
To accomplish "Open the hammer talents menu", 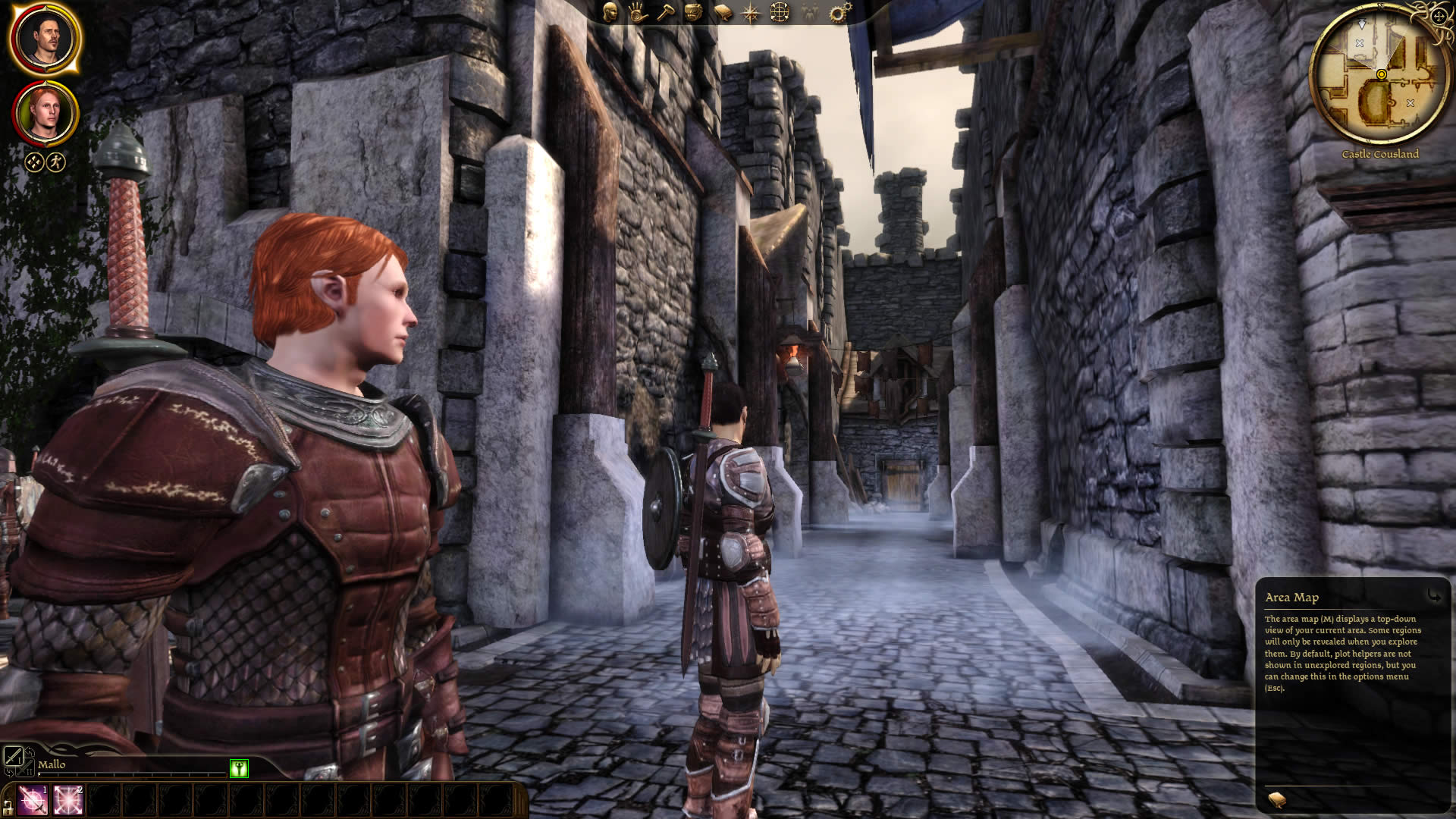I will coord(665,12).
